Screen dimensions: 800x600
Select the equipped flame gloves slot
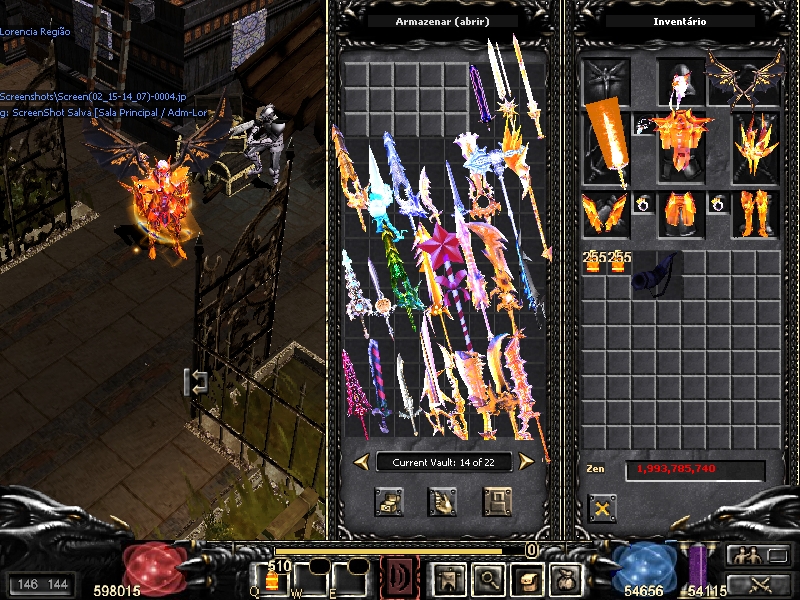pyautogui.click(x=606, y=215)
